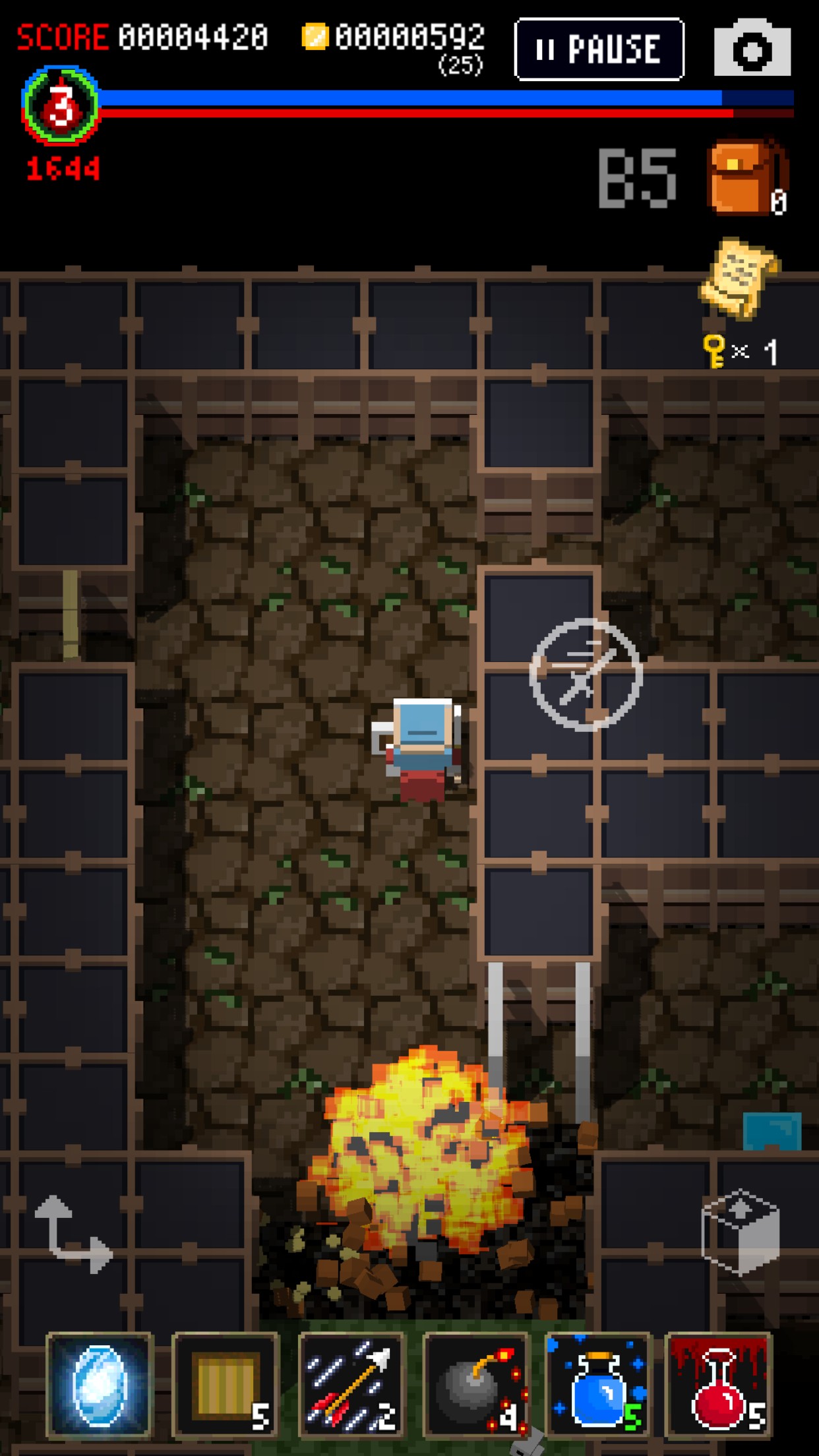Image resolution: width=819 pixels, height=1456 pixels.
Task: Drink the red health potion
Action: tap(719, 1385)
